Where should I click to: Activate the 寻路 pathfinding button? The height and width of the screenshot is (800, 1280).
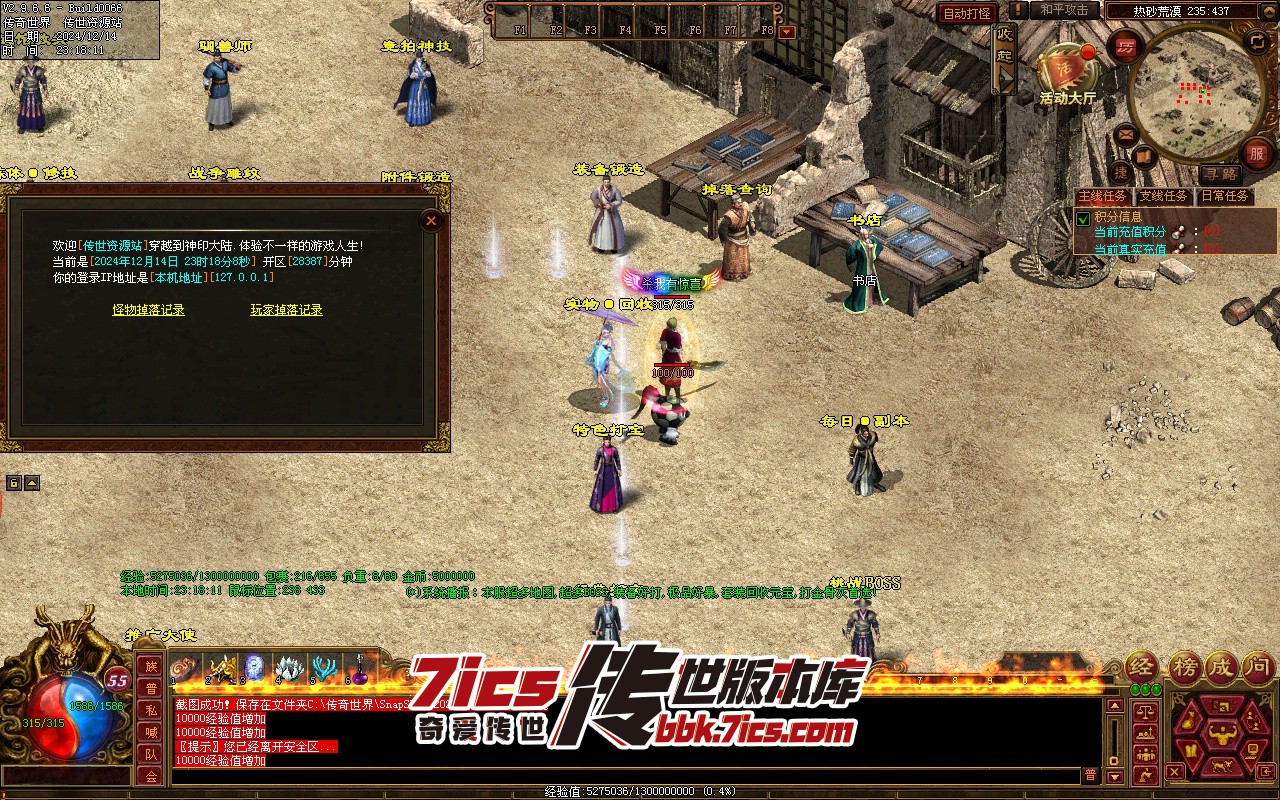click(1219, 173)
